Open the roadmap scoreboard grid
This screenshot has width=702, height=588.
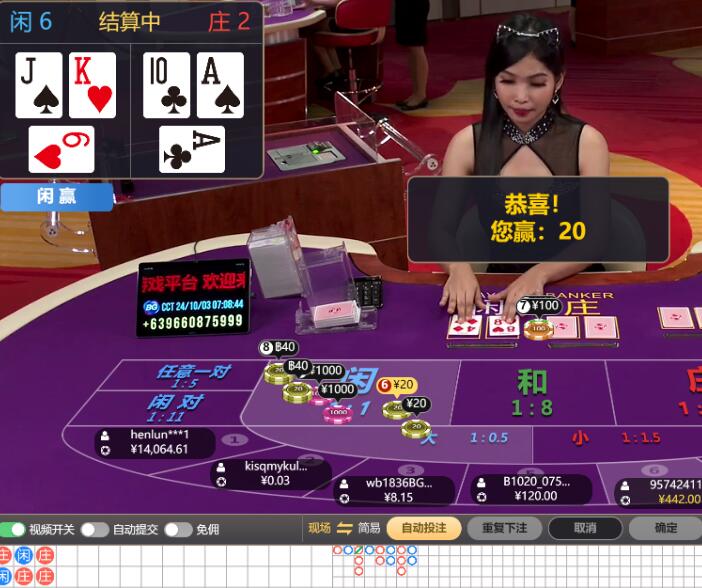point(520,566)
